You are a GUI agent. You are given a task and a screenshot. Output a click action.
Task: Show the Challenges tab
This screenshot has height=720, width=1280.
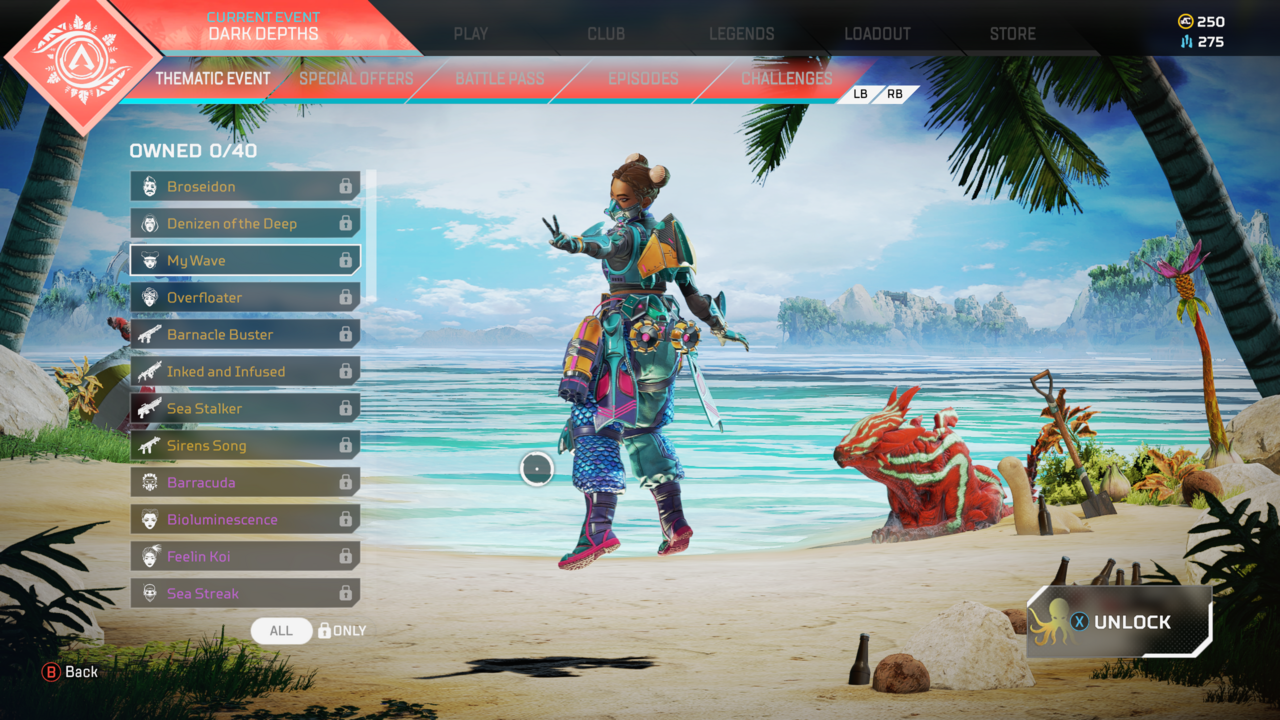(x=786, y=79)
